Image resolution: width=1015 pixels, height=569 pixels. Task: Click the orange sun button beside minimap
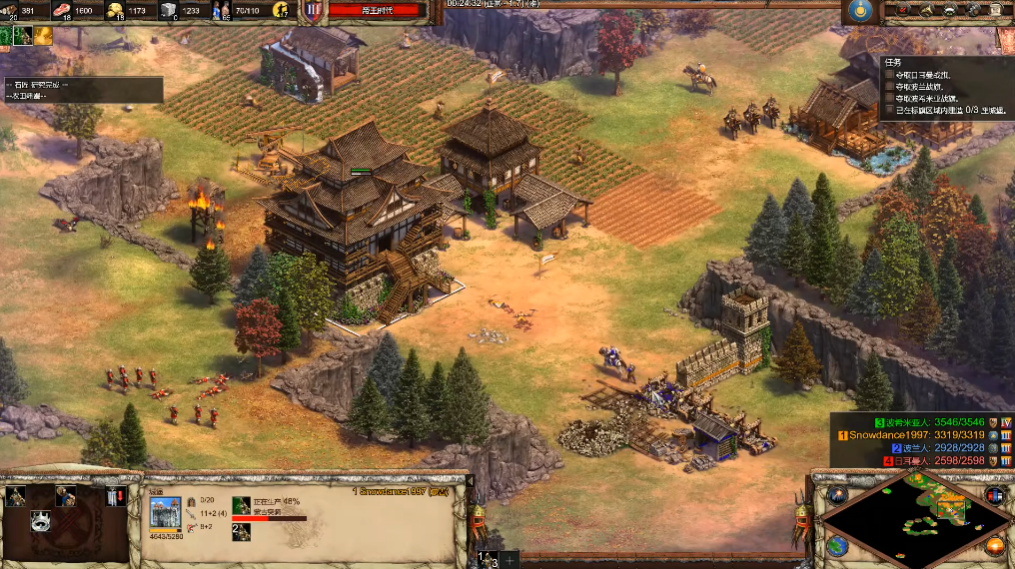tap(995, 546)
